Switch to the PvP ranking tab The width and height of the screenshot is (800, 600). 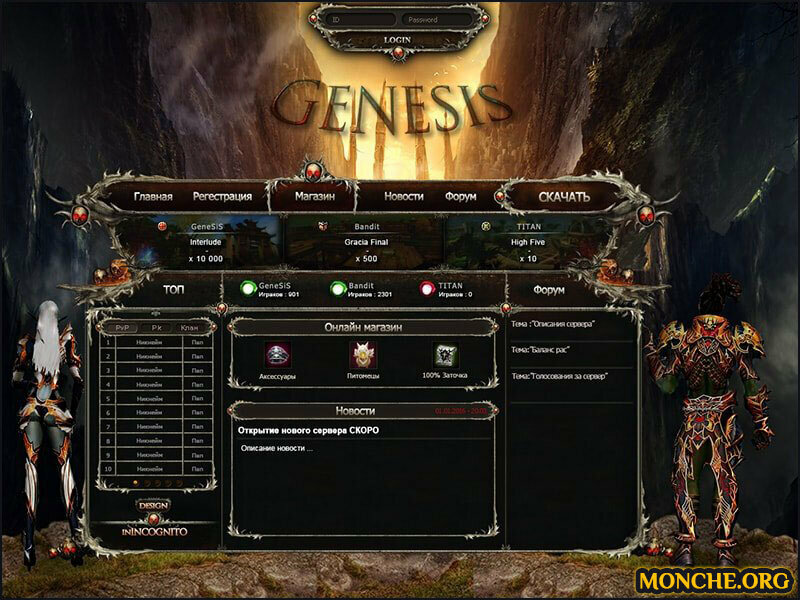[122, 327]
